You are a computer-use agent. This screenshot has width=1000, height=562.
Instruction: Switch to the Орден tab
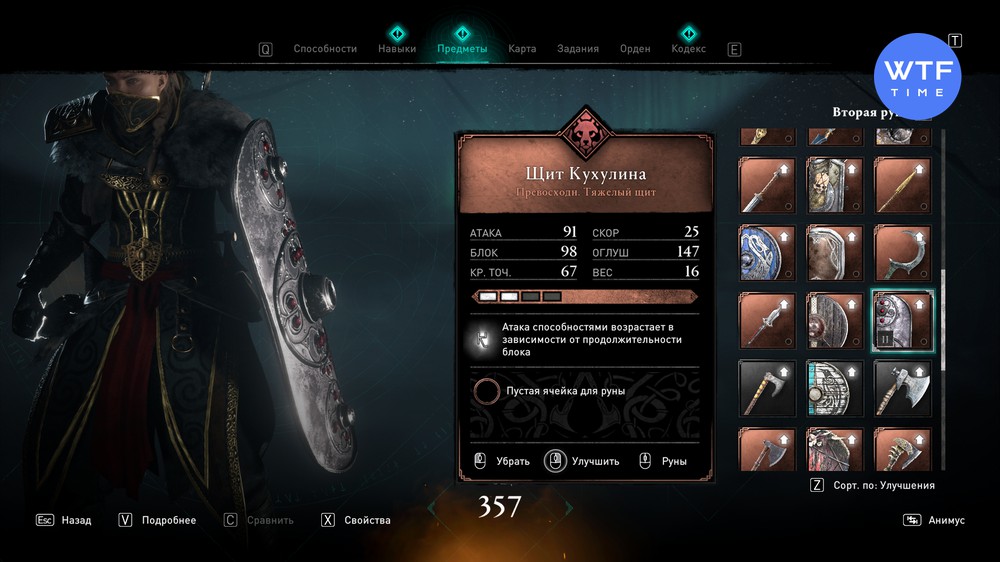(635, 49)
